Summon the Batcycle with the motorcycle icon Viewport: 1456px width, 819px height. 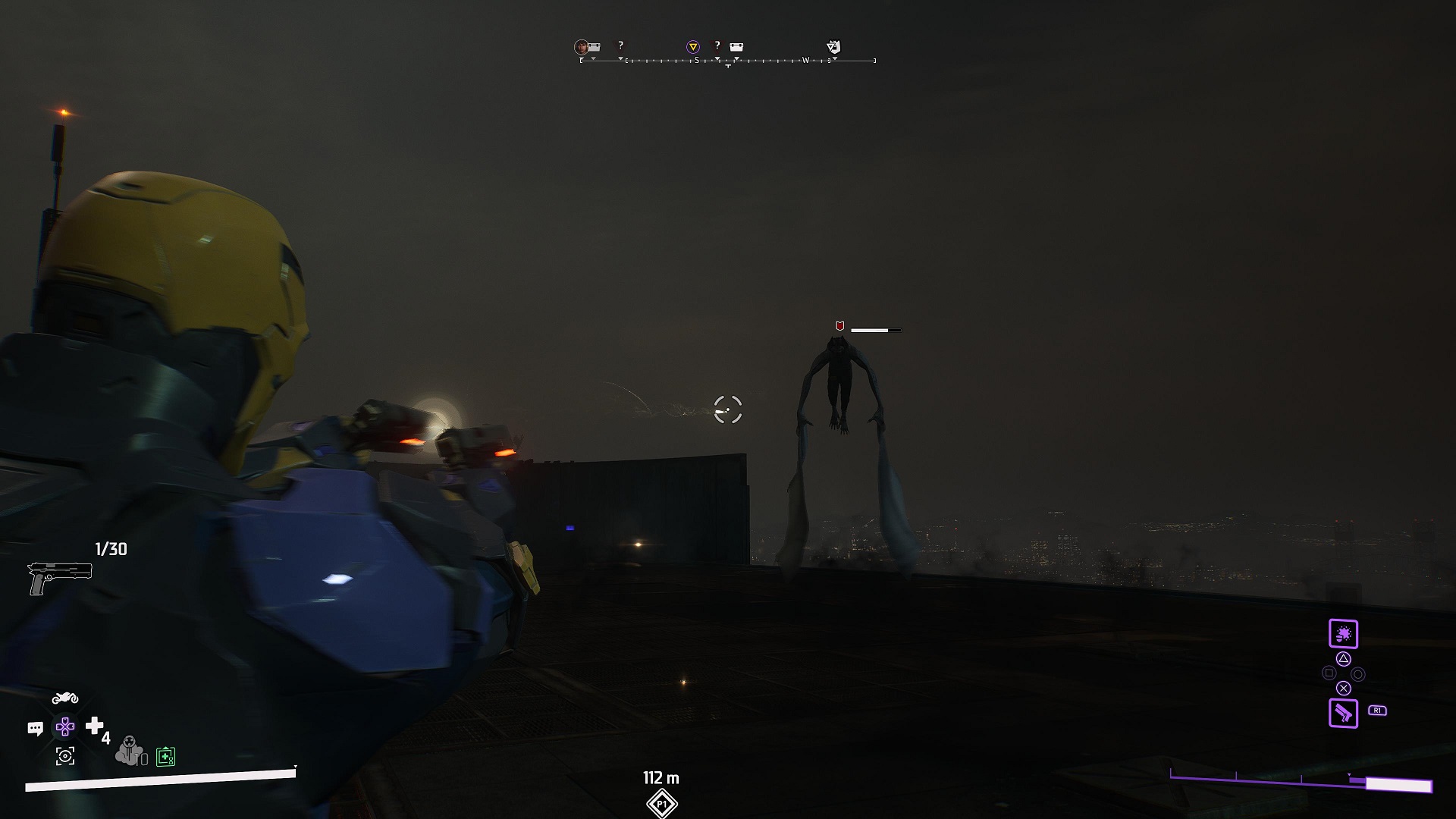pyautogui.click(x=64, y=698)
